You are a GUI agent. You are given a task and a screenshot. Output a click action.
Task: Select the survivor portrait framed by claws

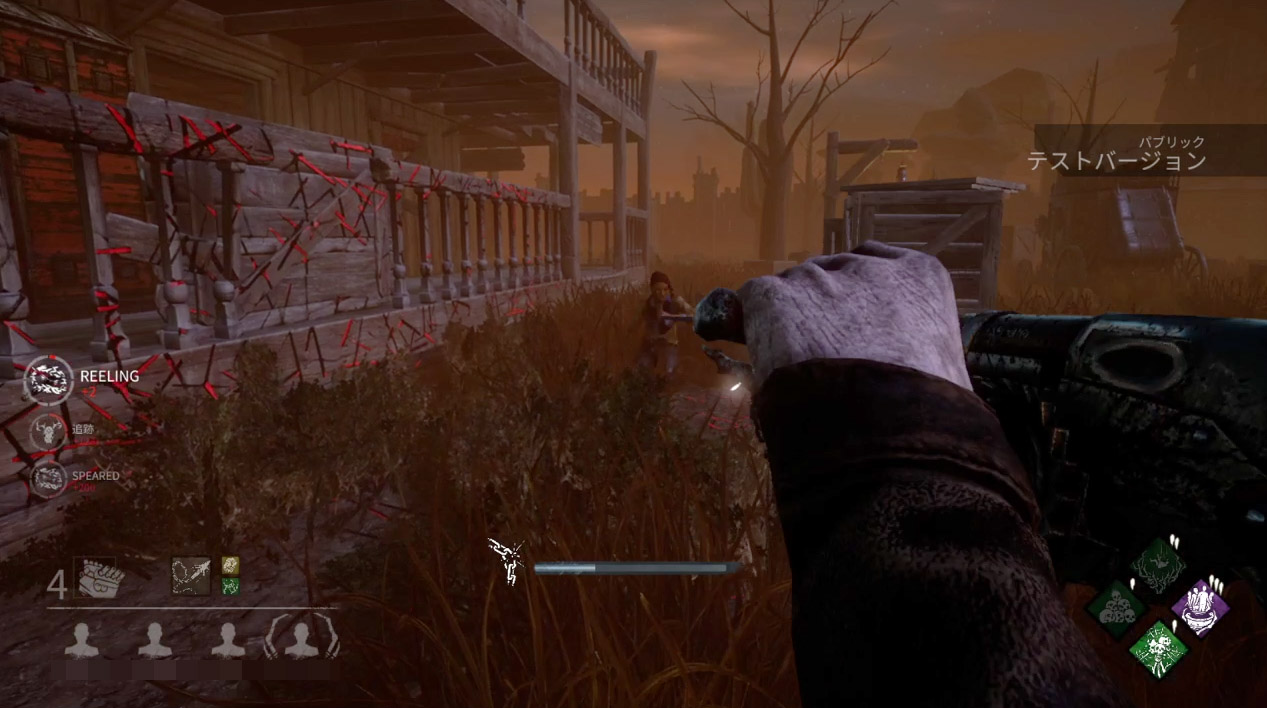302,637
